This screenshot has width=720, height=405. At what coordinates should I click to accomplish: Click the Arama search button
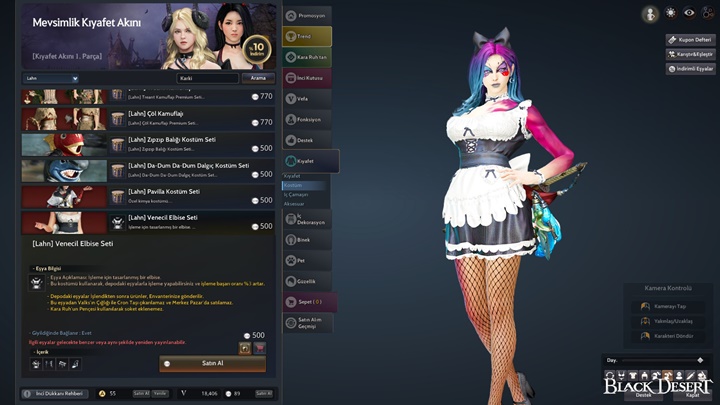[258, 77]
